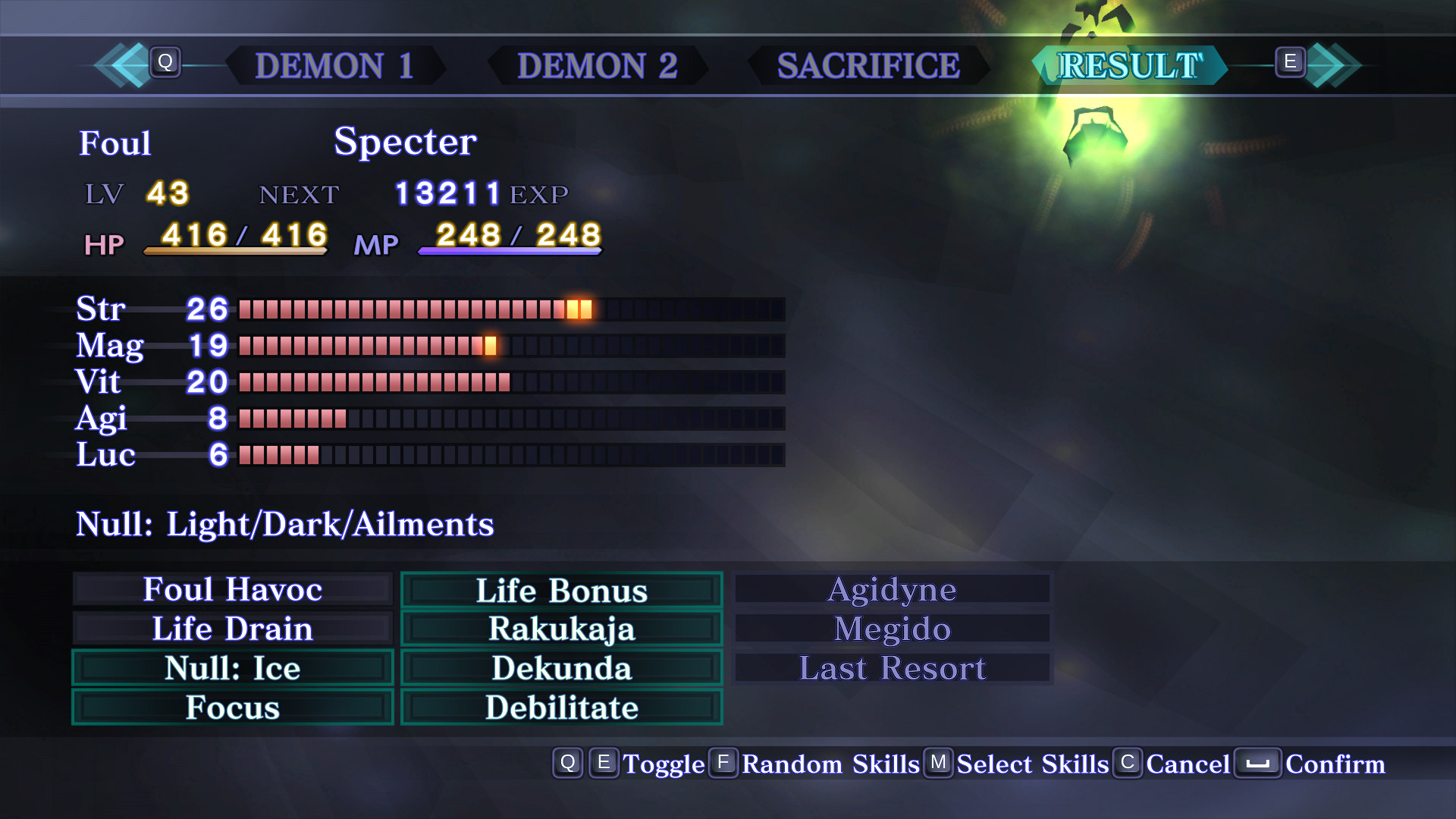The image size is (1456, 819).
Task: Select the Debilitate skill
Action: [x=560, y=707]
